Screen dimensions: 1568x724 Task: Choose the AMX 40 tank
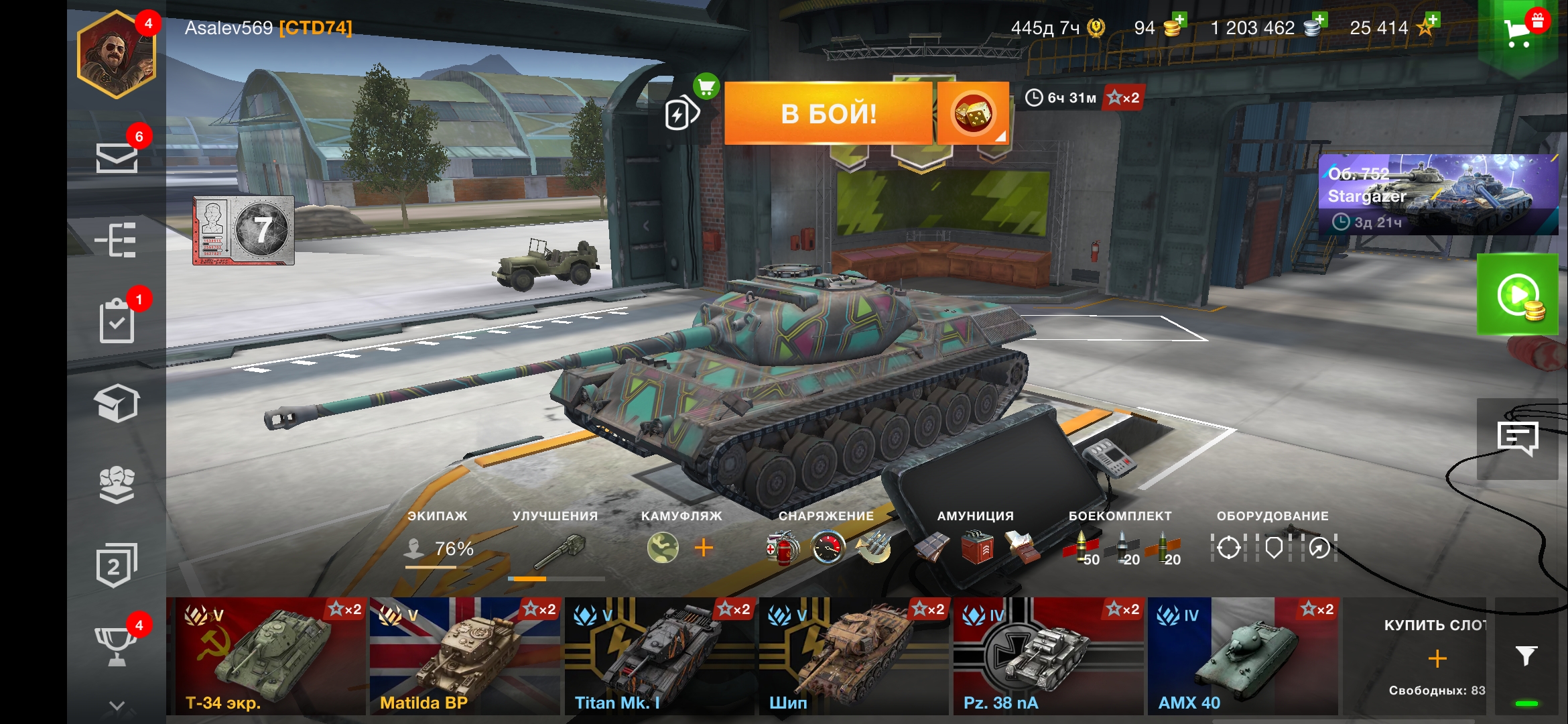(x=1242, y=656)
